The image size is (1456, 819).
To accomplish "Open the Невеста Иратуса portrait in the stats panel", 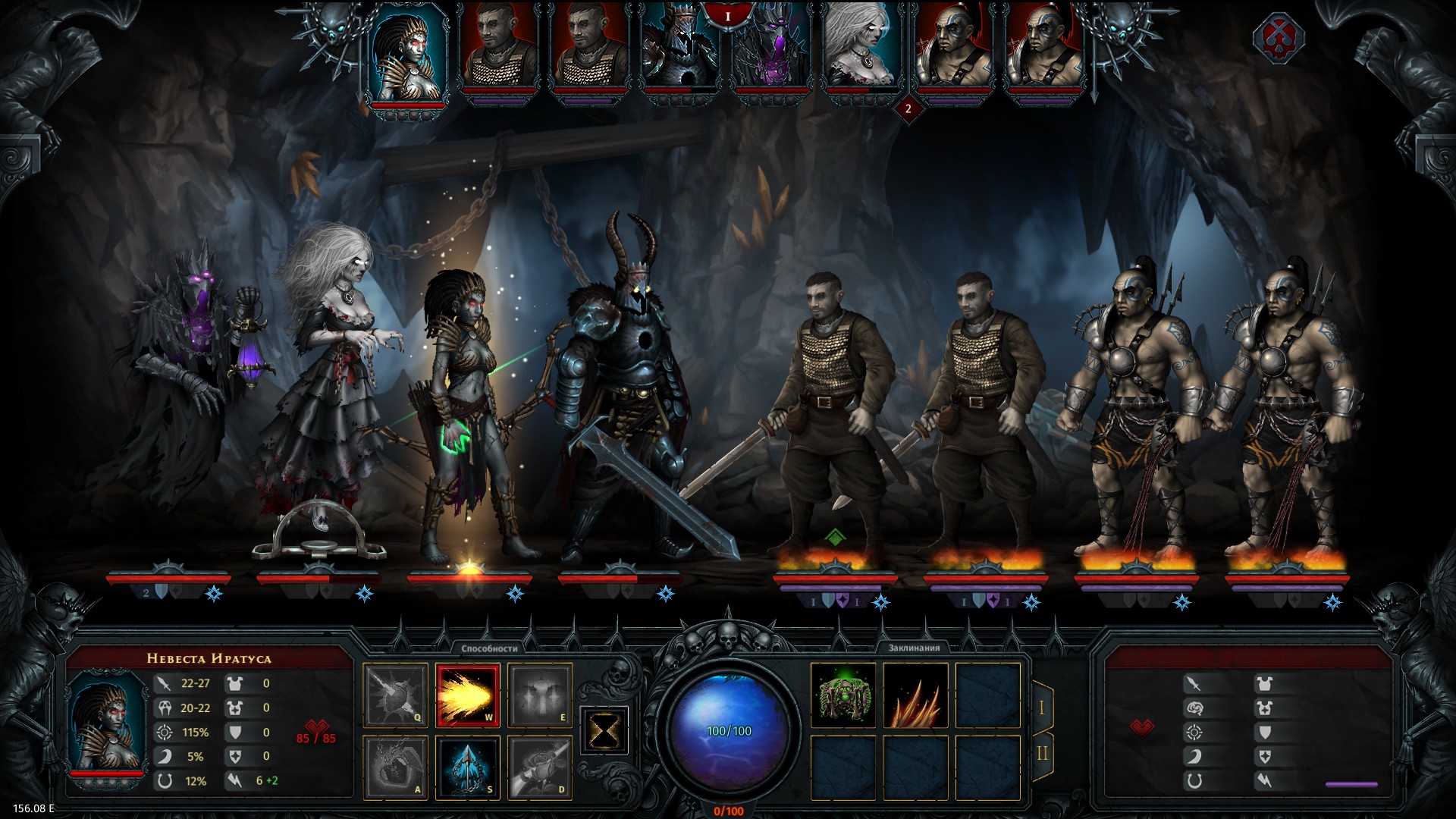I will pos(106,724).
